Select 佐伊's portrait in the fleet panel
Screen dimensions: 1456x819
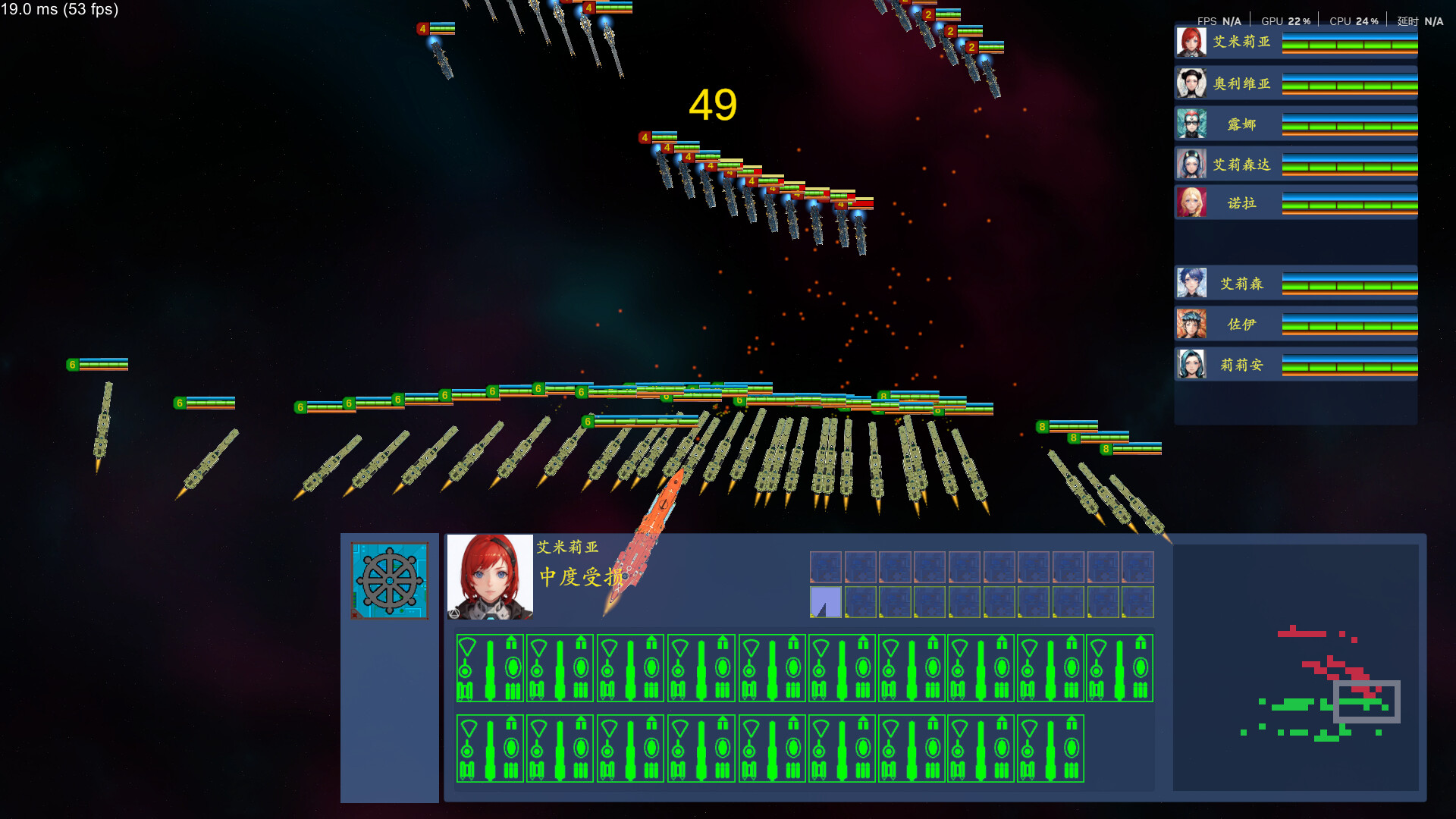[1191, 324]
